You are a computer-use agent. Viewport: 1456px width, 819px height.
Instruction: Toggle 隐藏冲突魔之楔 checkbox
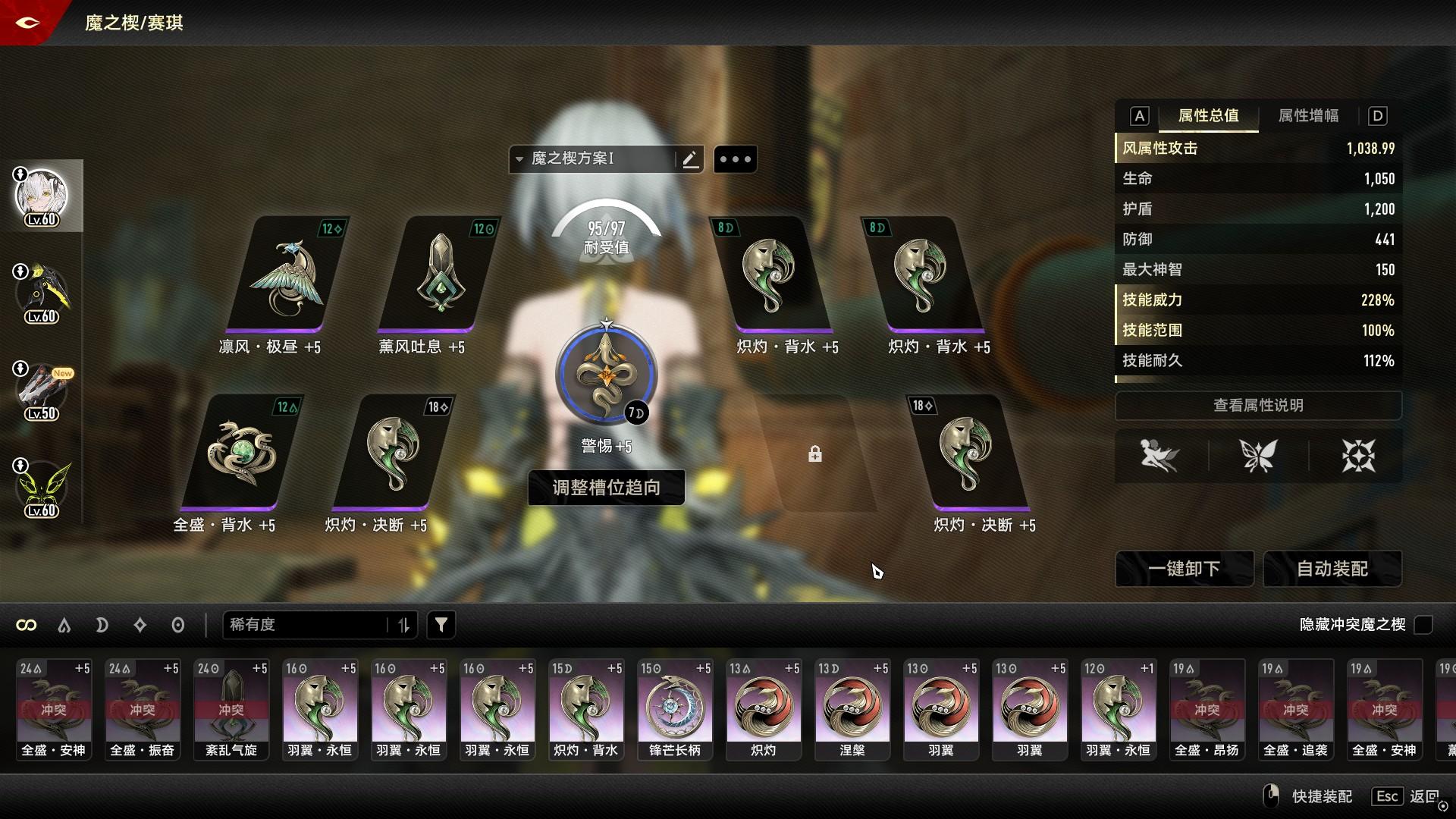(1423, 625)
